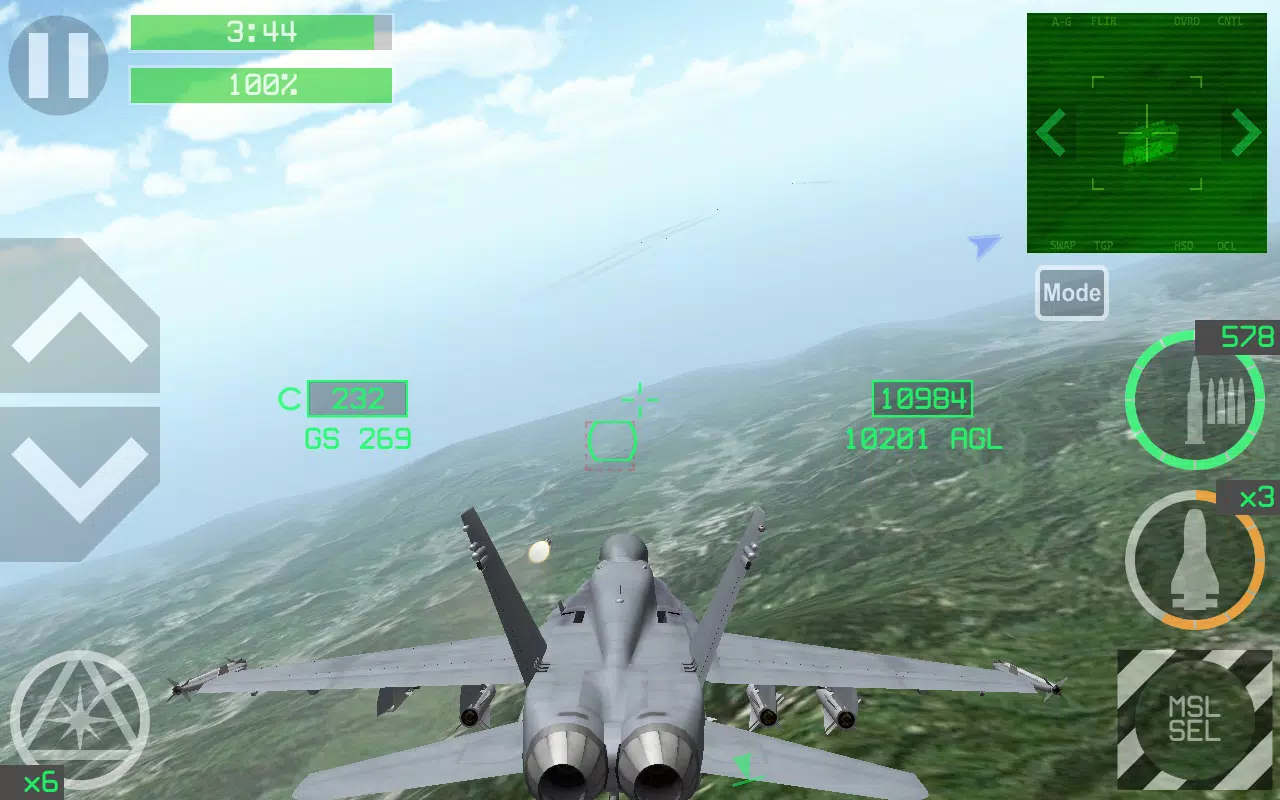Viewport: 1280px width, 800px height.
Task: Pause the game
Action: click(x=57, y=63)
